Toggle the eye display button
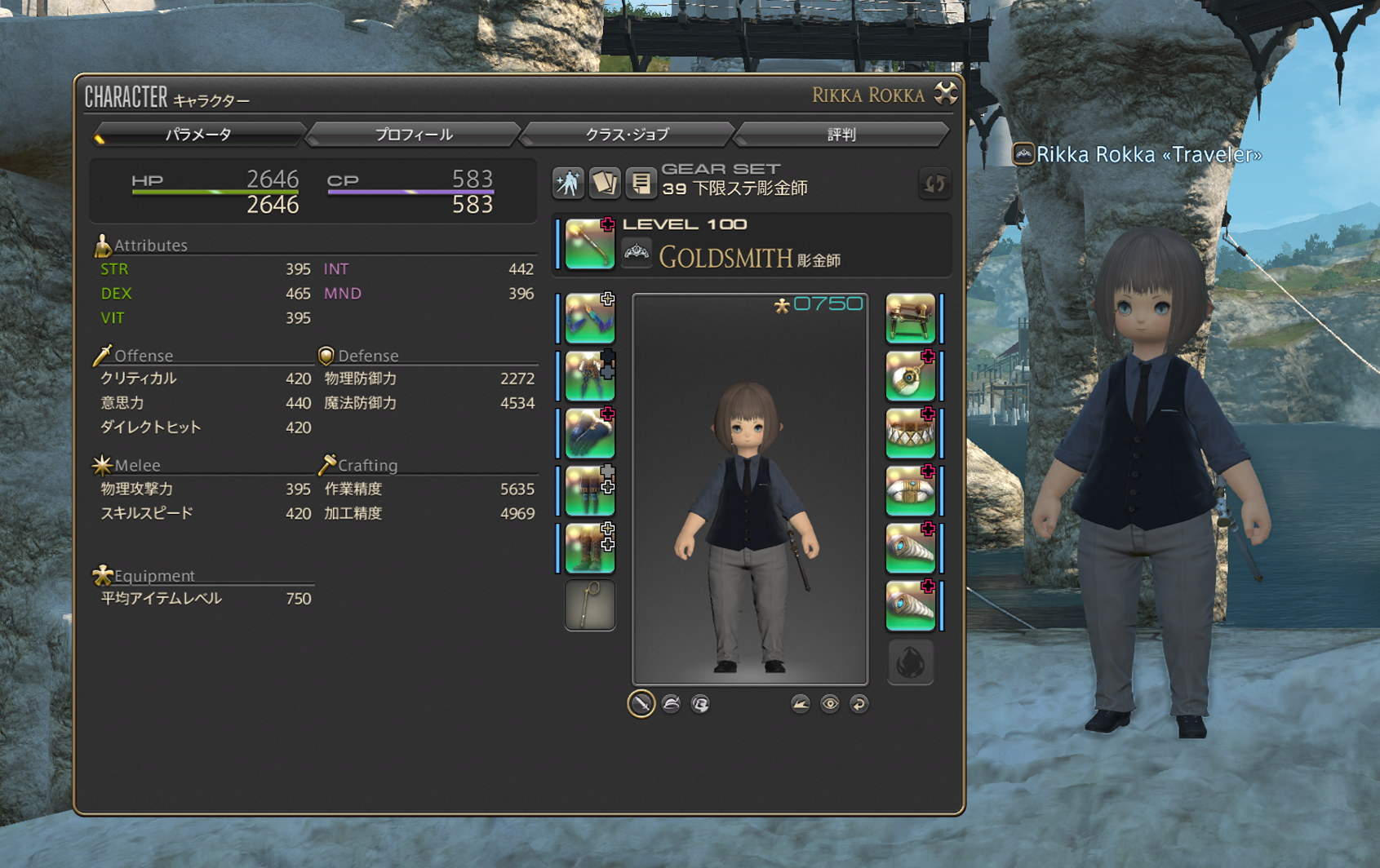1380x868 pixels. 829,703
